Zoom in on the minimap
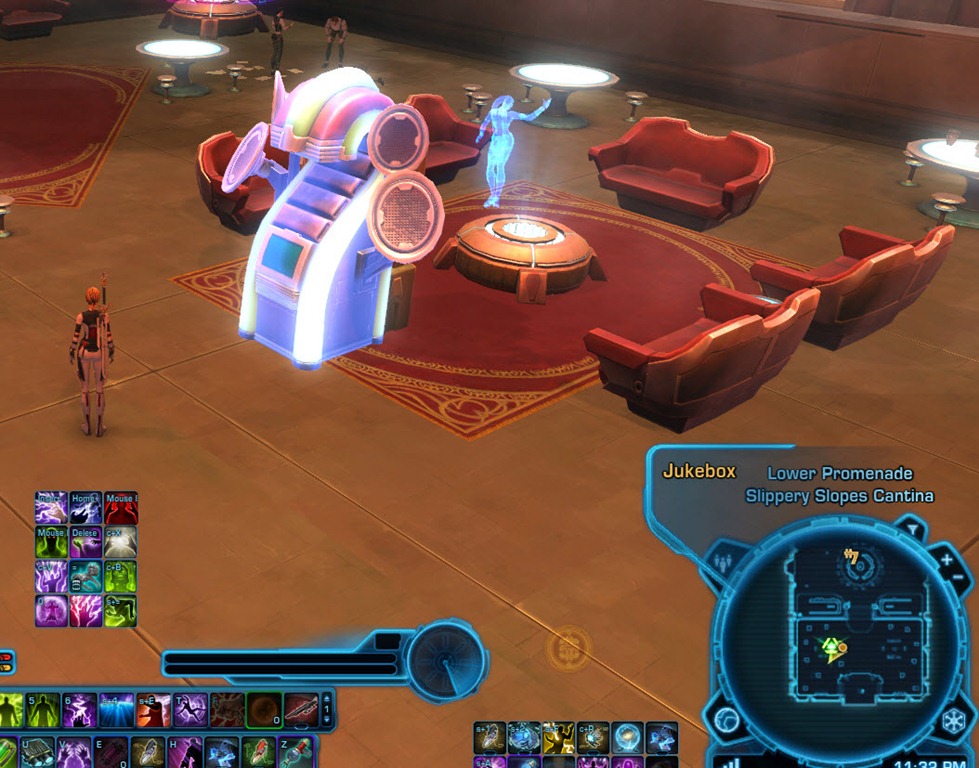Image resolution: width=979 pixels, height=768 pixels. tap(946, 559)
